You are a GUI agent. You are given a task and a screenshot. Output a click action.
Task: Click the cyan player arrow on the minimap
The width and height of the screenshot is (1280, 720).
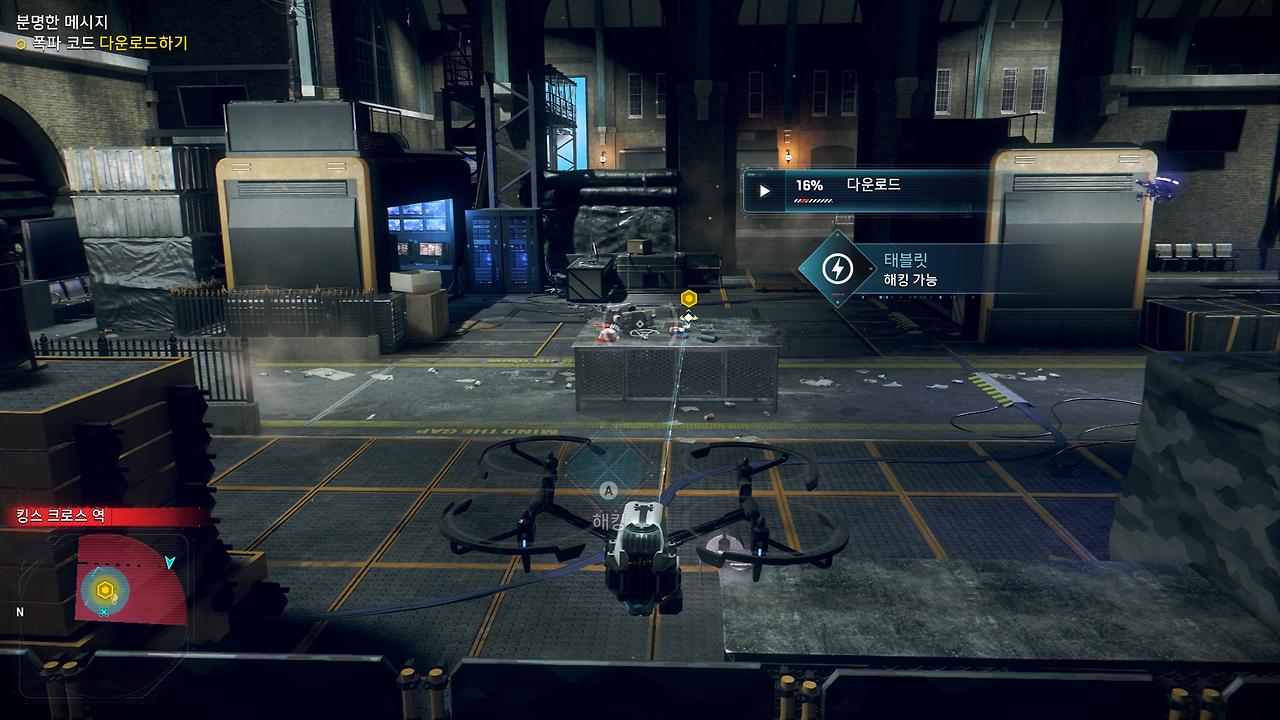(x=170, y=562)
